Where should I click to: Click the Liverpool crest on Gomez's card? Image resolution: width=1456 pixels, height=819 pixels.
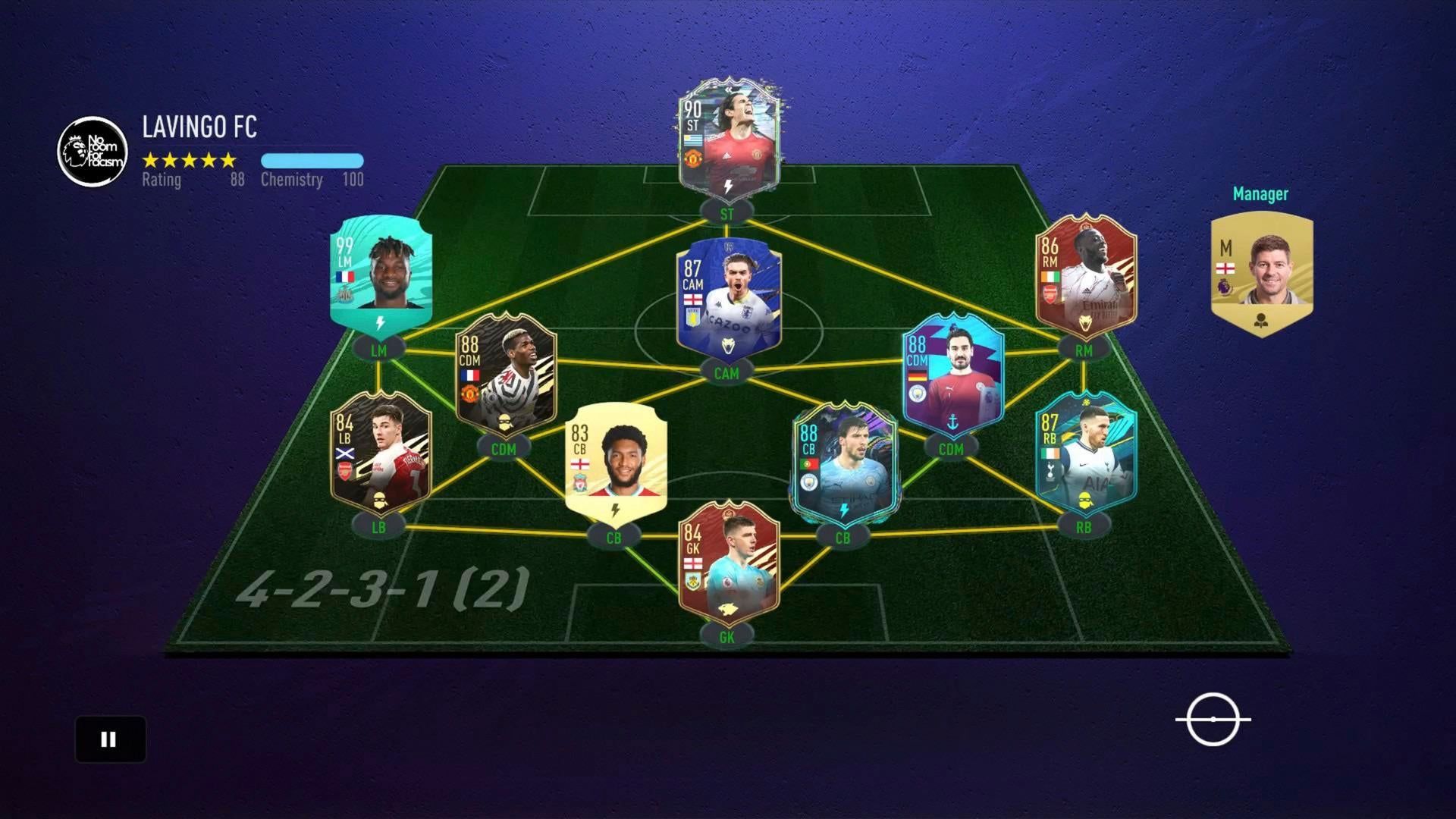580,483
